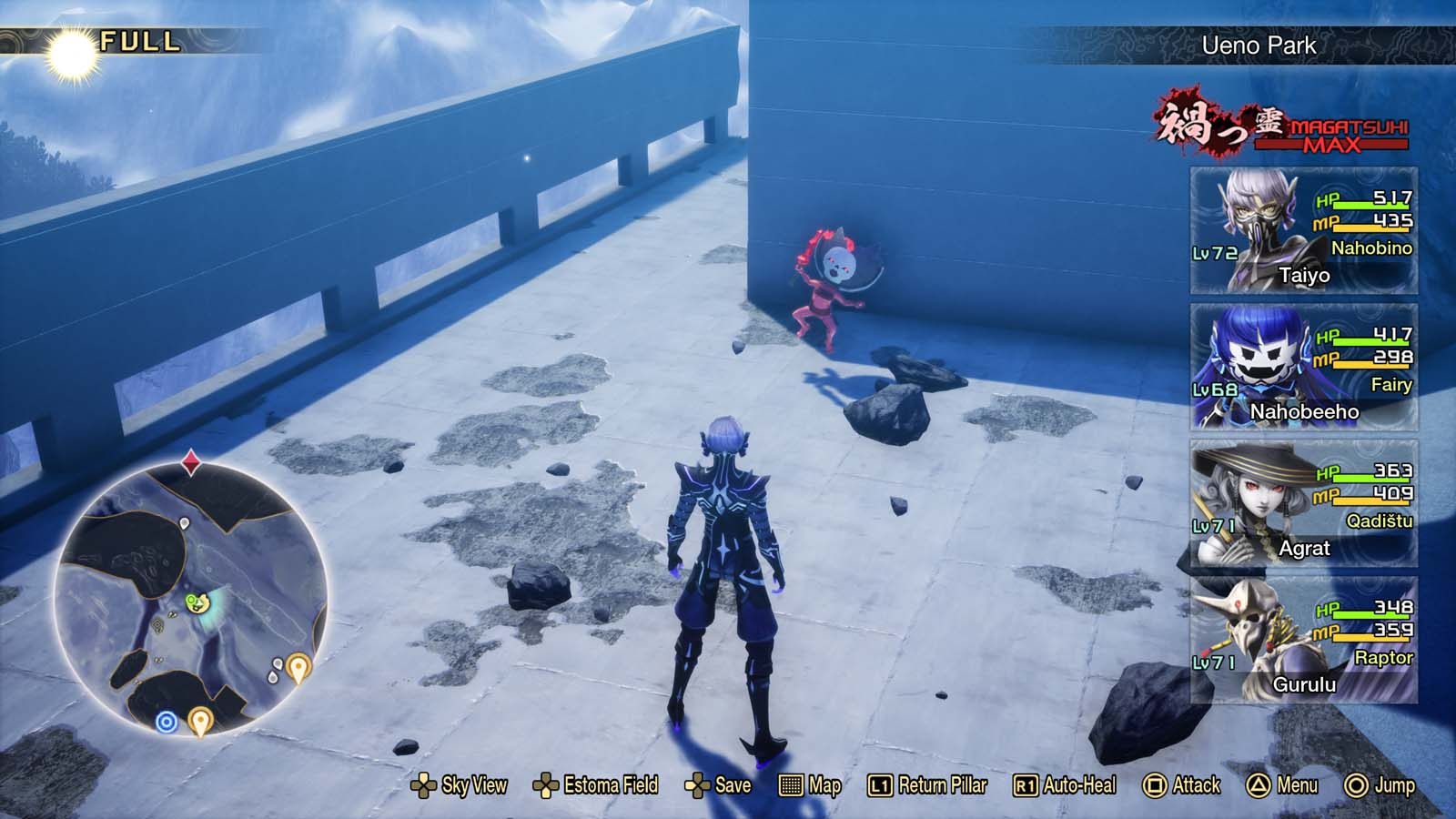Select the Sky View command icon
The image size is (1456, 819).
424,784
